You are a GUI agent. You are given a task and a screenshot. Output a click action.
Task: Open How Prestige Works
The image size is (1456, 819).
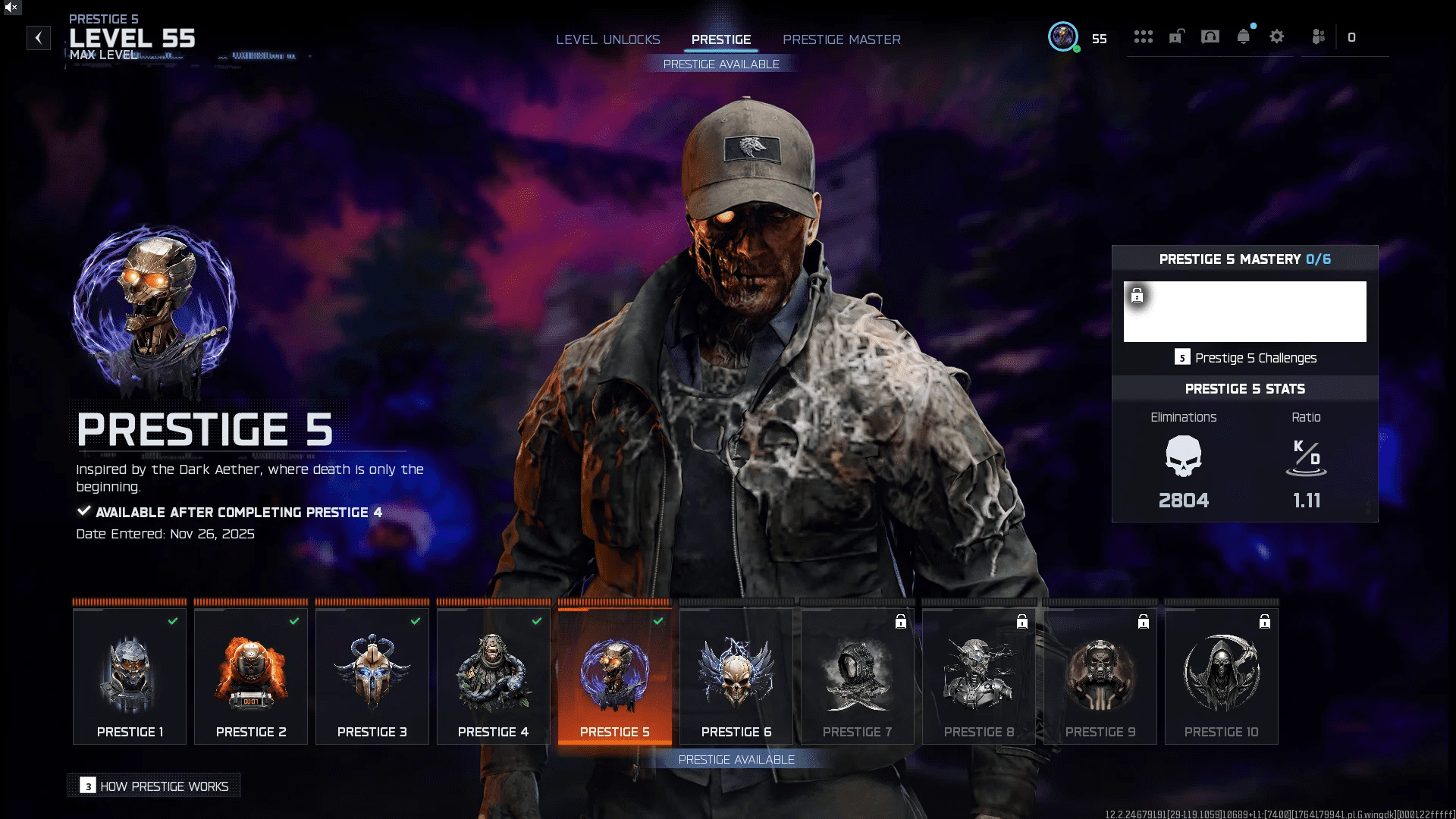(x=153, y=786)
